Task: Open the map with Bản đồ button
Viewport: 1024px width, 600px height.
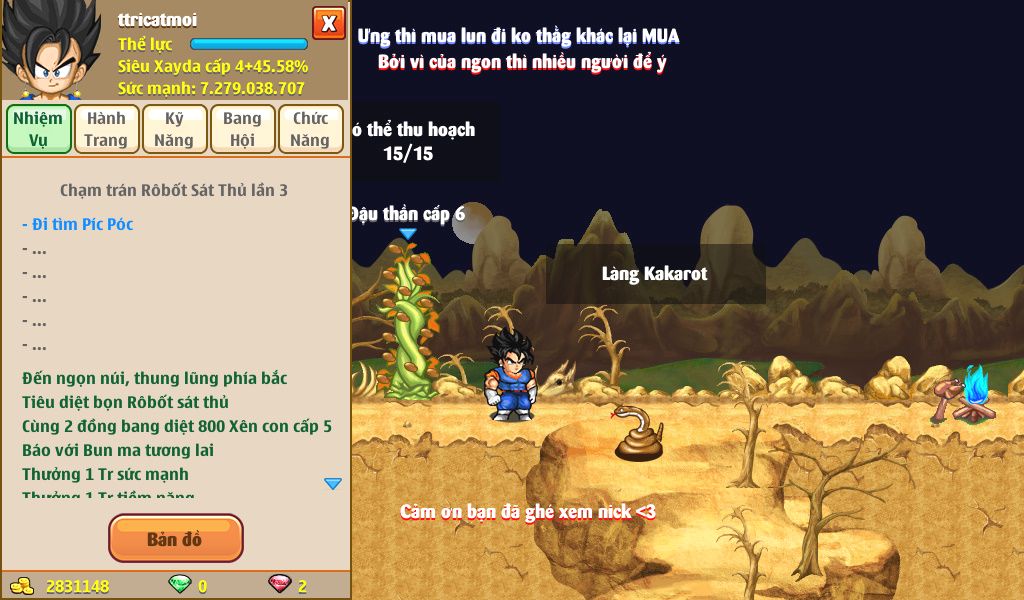Action: click(175, 539)
